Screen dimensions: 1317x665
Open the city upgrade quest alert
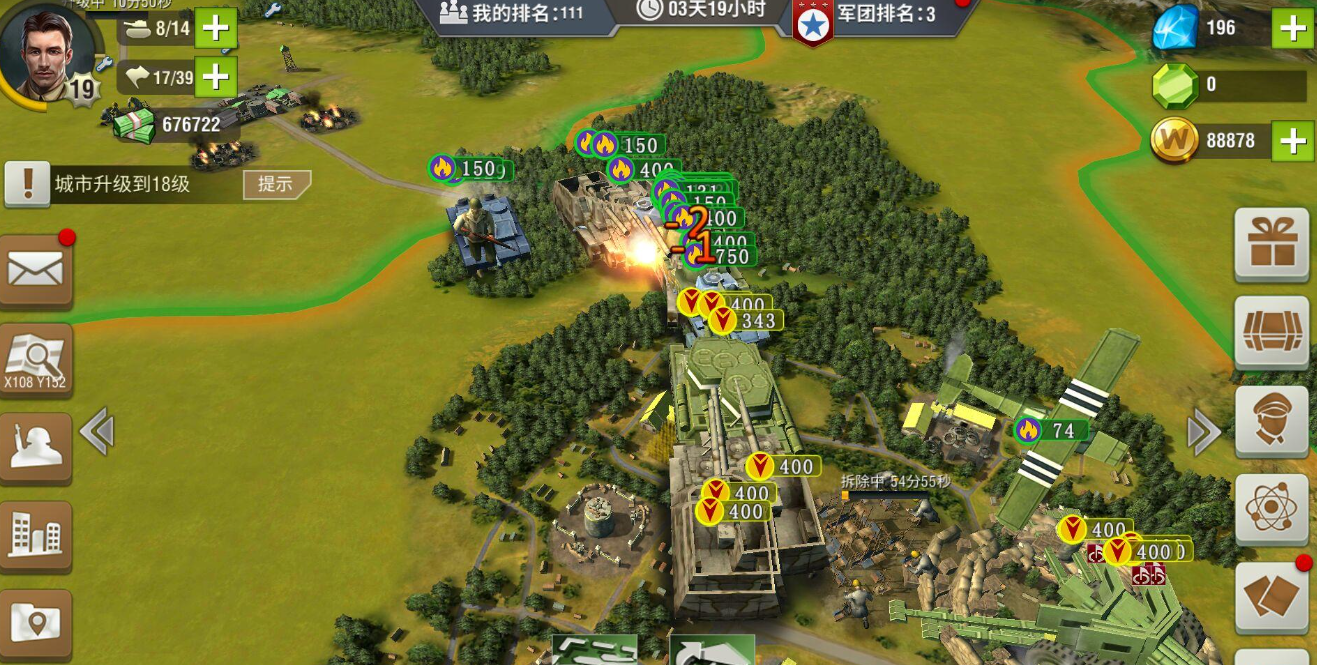(28, 184)
